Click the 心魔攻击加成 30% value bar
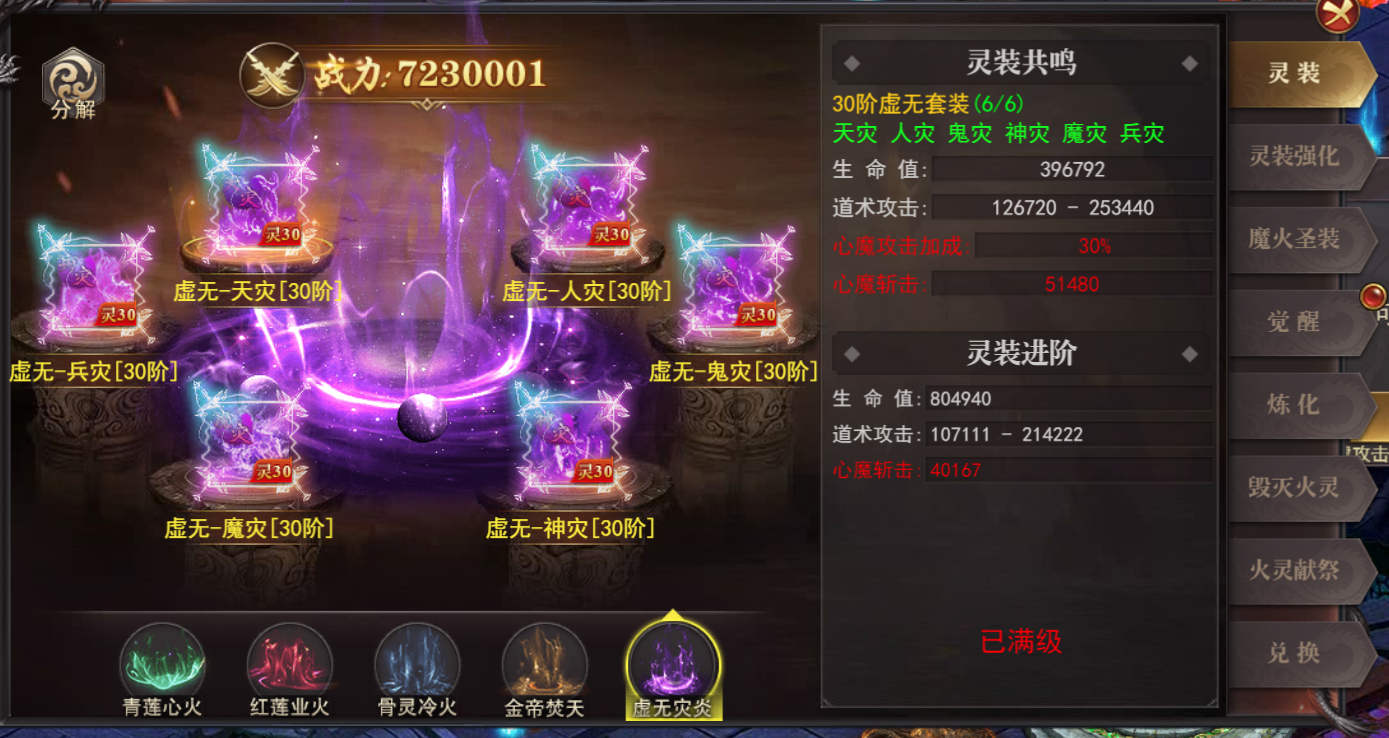Viewport: 1389px width, 738px height. [1090, 243]
